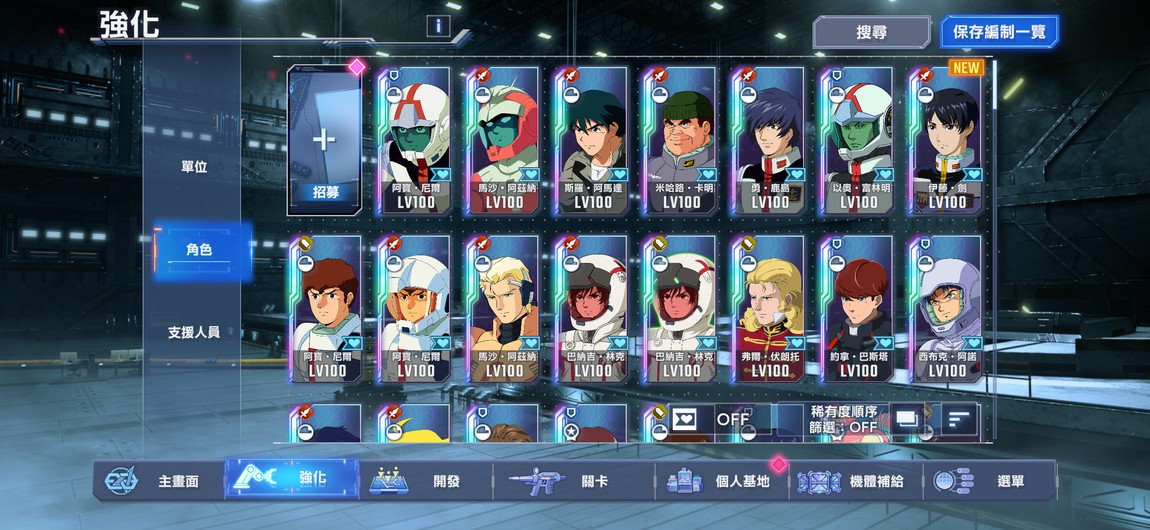Go to 主畫面 home screen

click(x=162, y=481)
